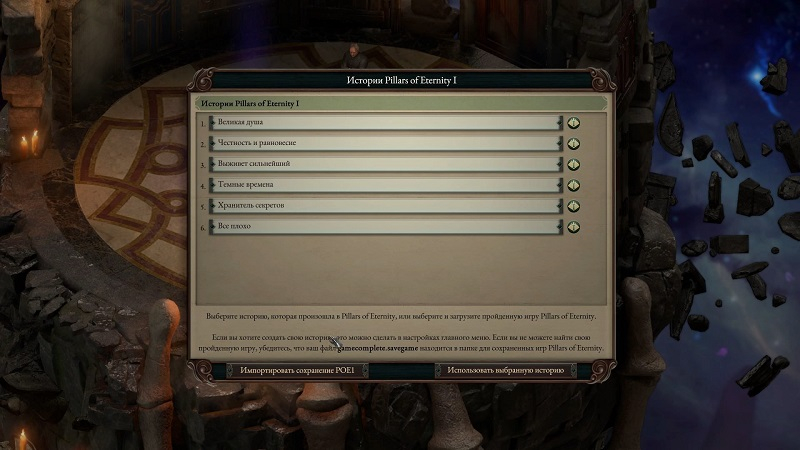Click the eye icon next to "Все плохо"
The height and width of the screenshot is (450, 800).
tap(574, 226)
